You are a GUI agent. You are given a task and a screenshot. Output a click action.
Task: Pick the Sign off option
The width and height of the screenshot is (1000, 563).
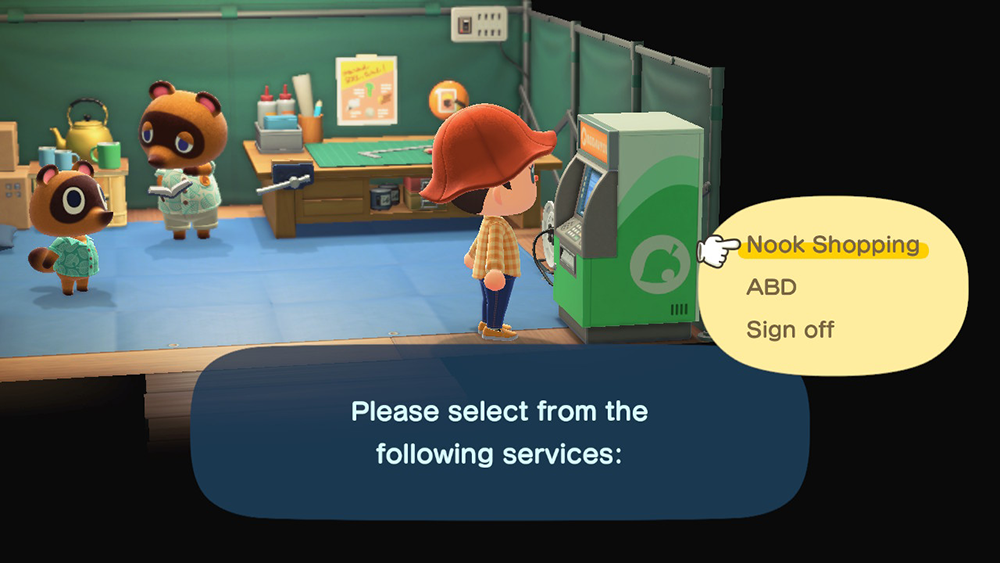[x=790, y=329]
